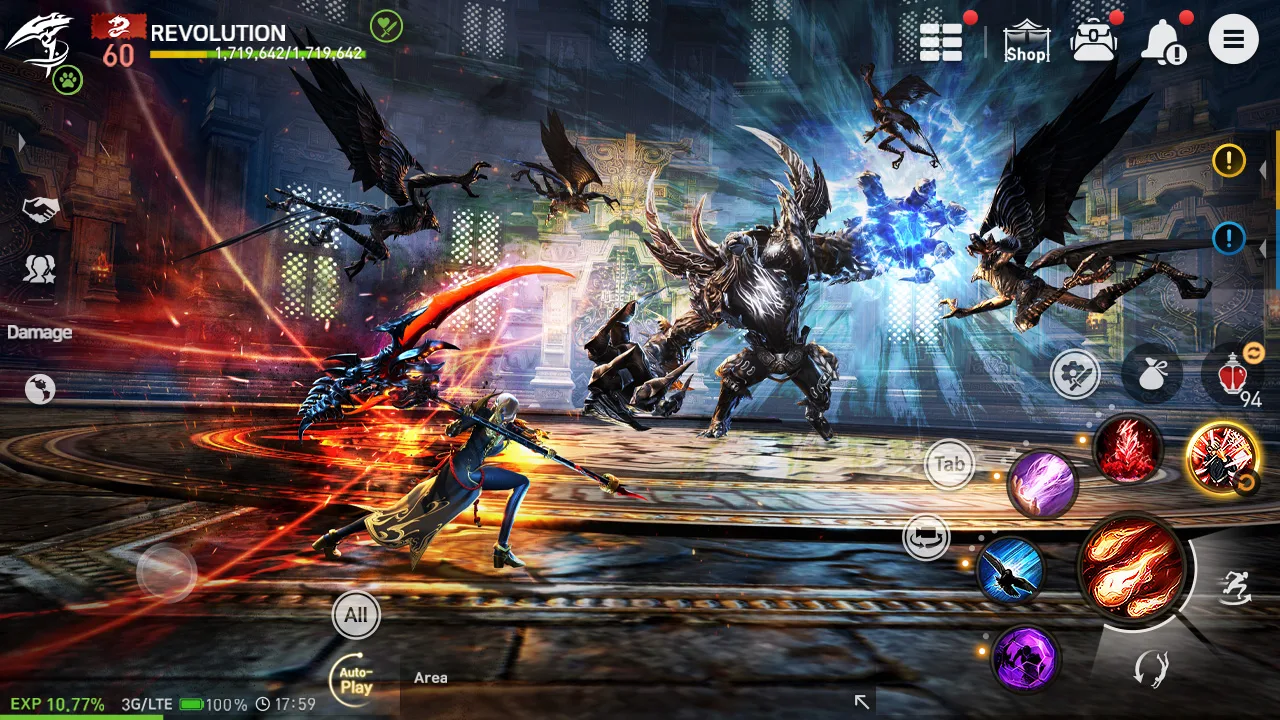Image resolution: width=1280 pixels, height=720 pixels.
Task: Toggle Auto-Play mode
Action: point(354,680)
